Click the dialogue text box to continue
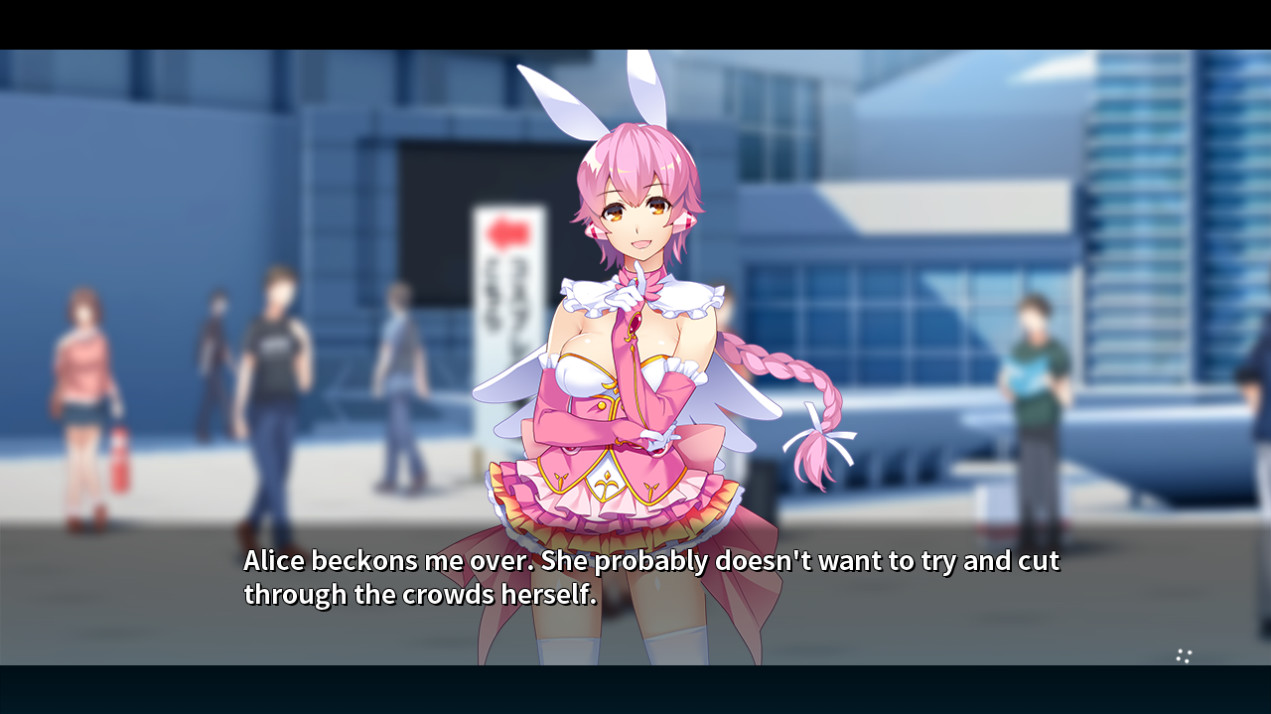This screenshot has height=714, width=1271. click(x=650, y=578)
